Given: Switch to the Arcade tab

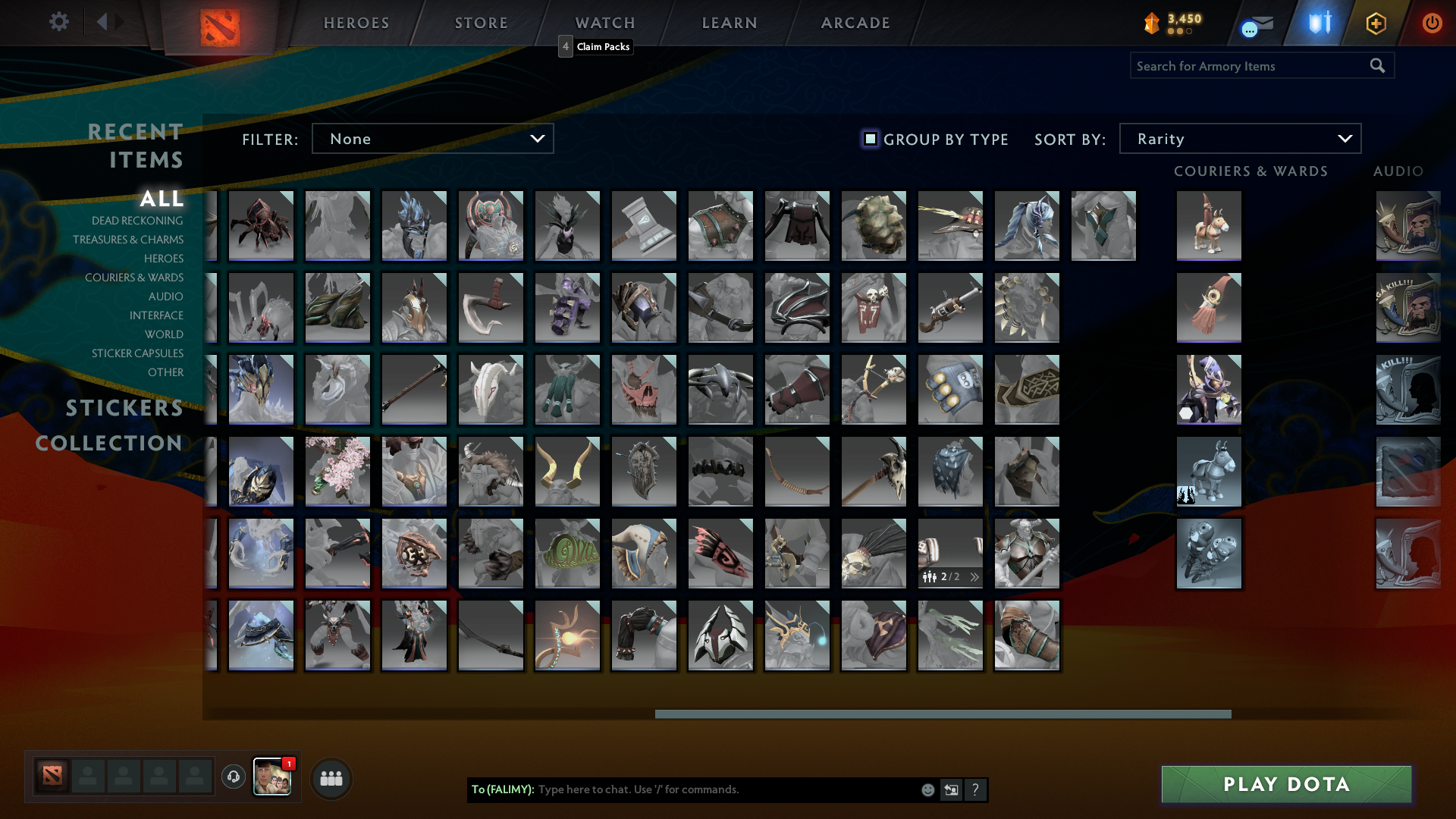Looking at the screenshot, I should 854,23.
